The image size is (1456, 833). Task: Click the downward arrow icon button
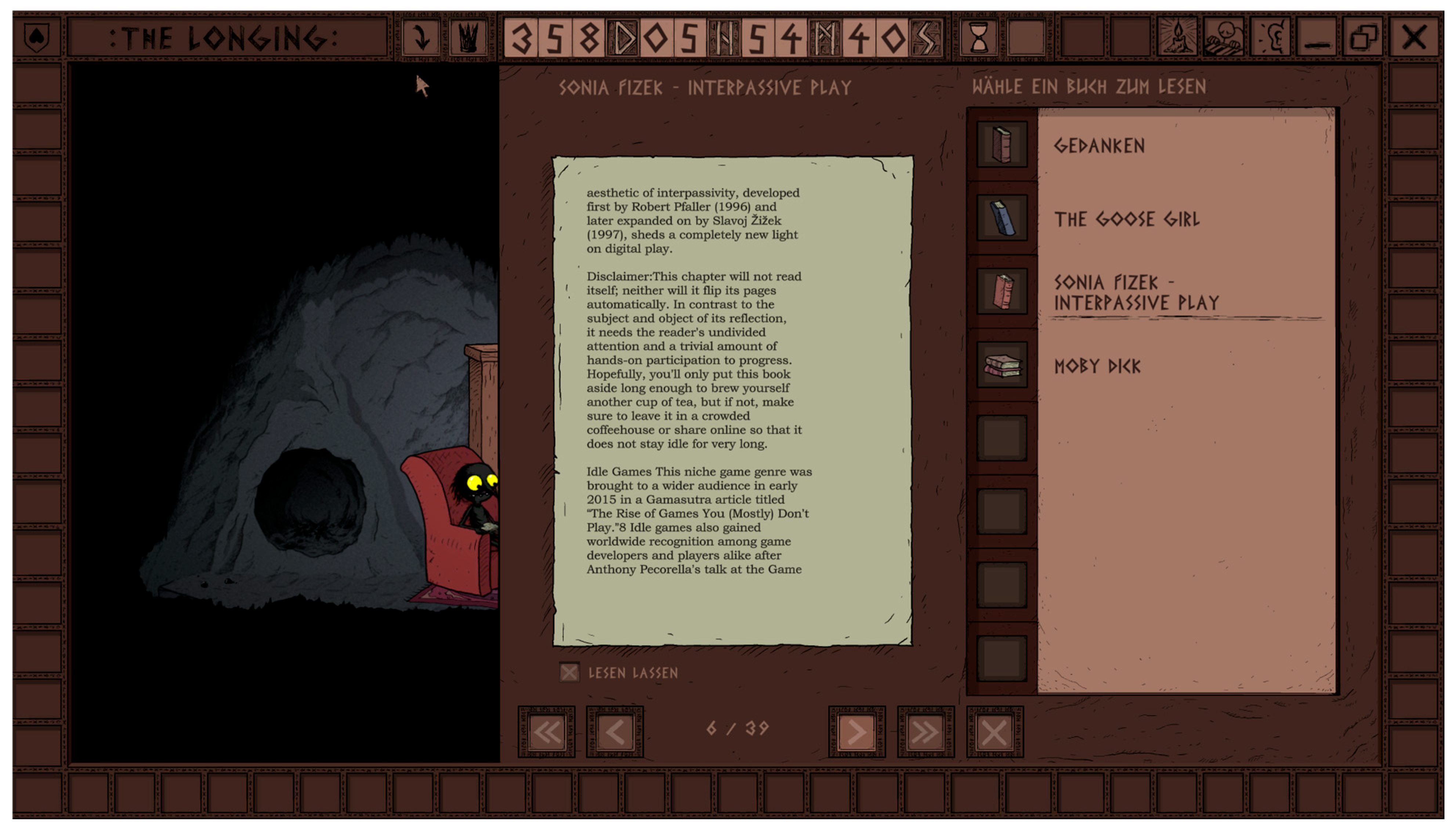pyautogui.click(x=421, y=38)
